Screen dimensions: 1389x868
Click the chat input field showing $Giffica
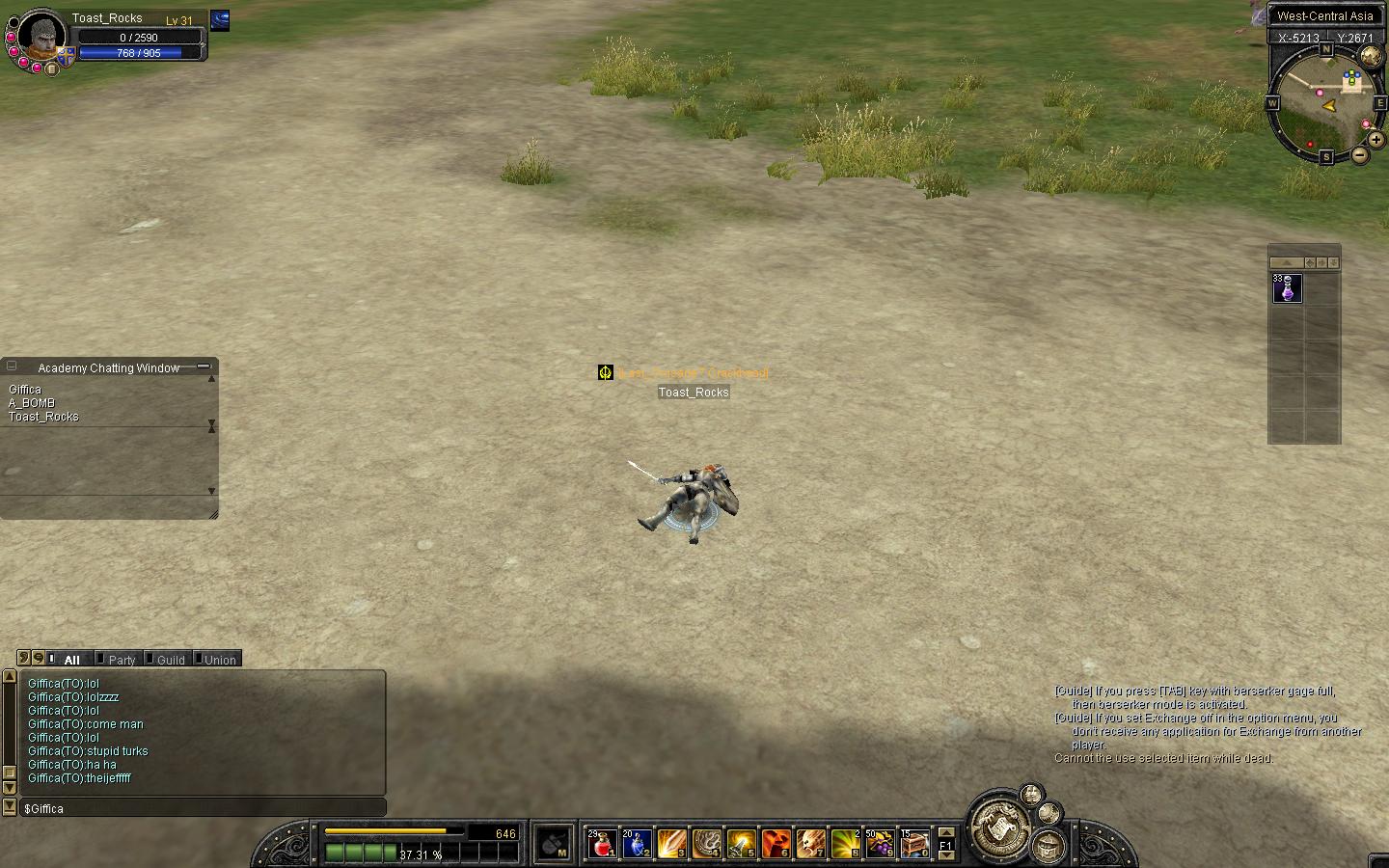coord(193,808)
